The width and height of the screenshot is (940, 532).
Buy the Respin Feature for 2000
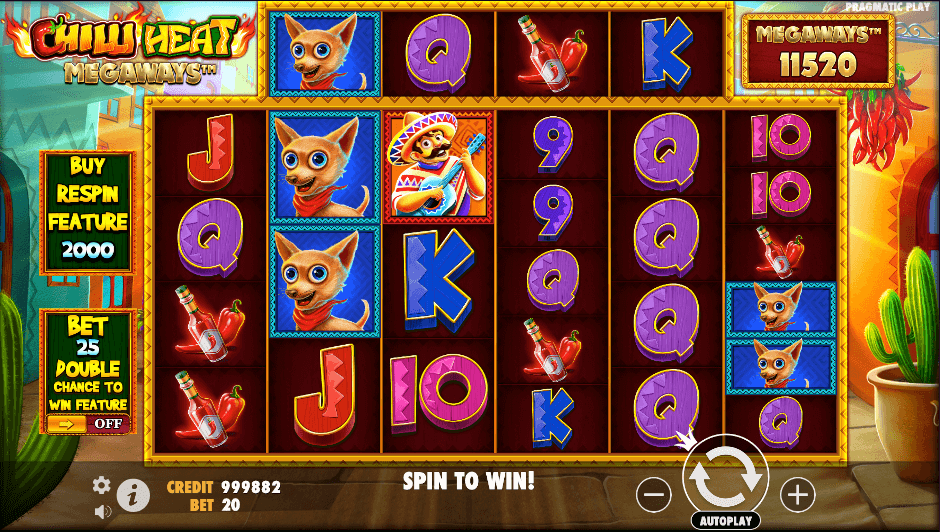point(86,212)
